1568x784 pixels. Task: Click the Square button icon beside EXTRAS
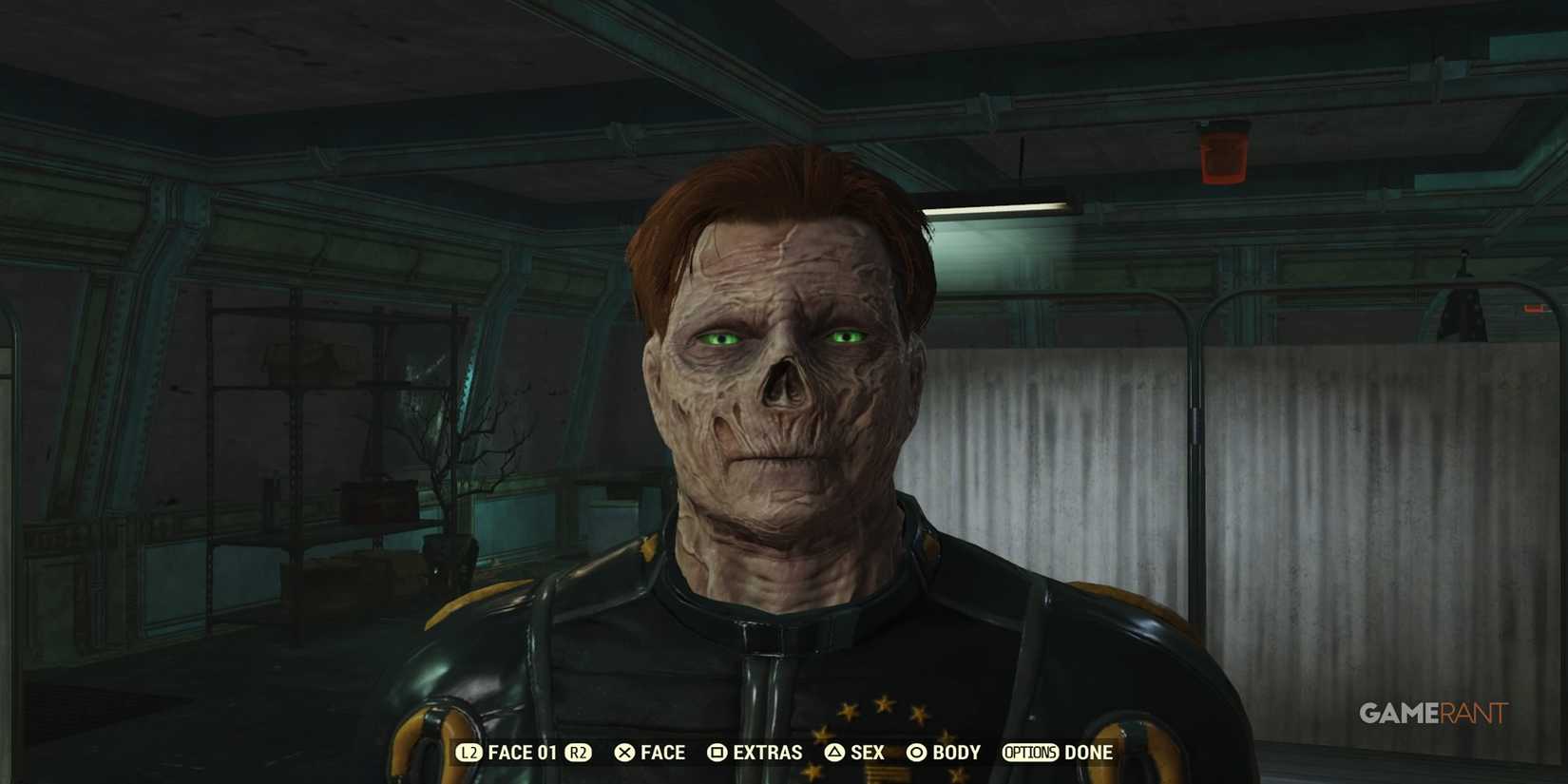coord(717,752)
